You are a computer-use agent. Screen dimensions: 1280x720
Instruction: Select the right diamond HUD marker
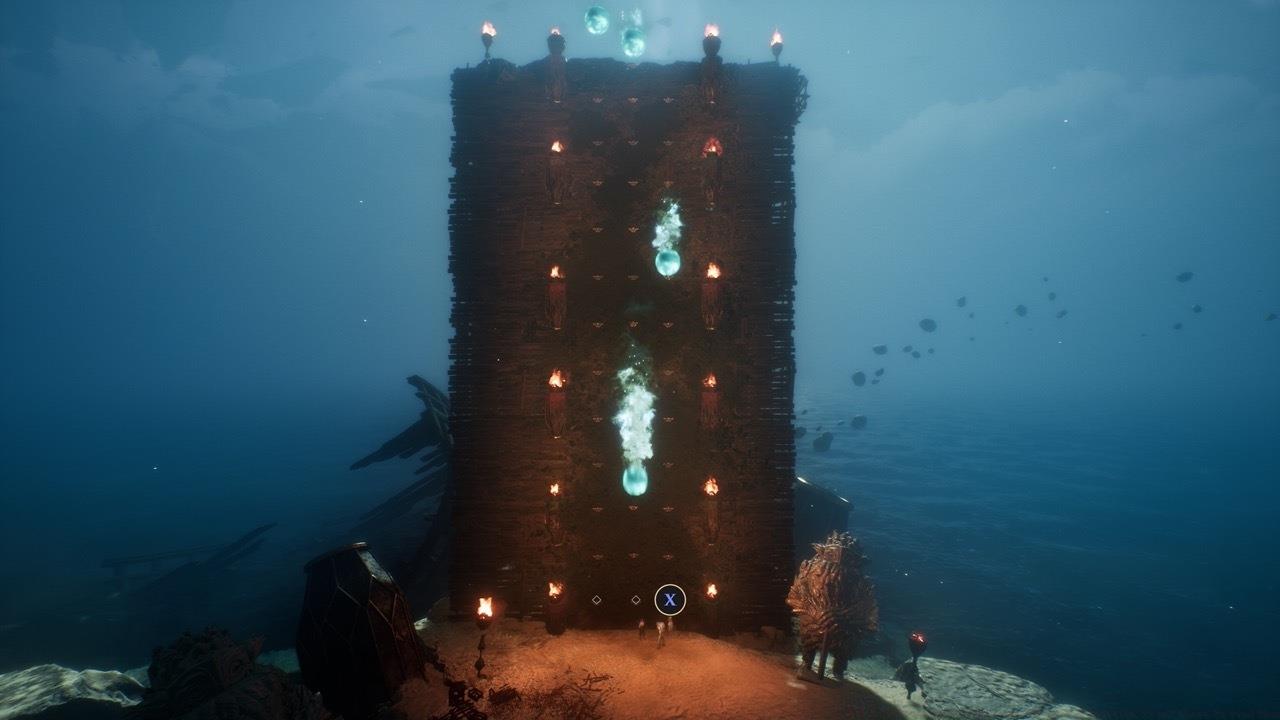(x=636, y=600)
